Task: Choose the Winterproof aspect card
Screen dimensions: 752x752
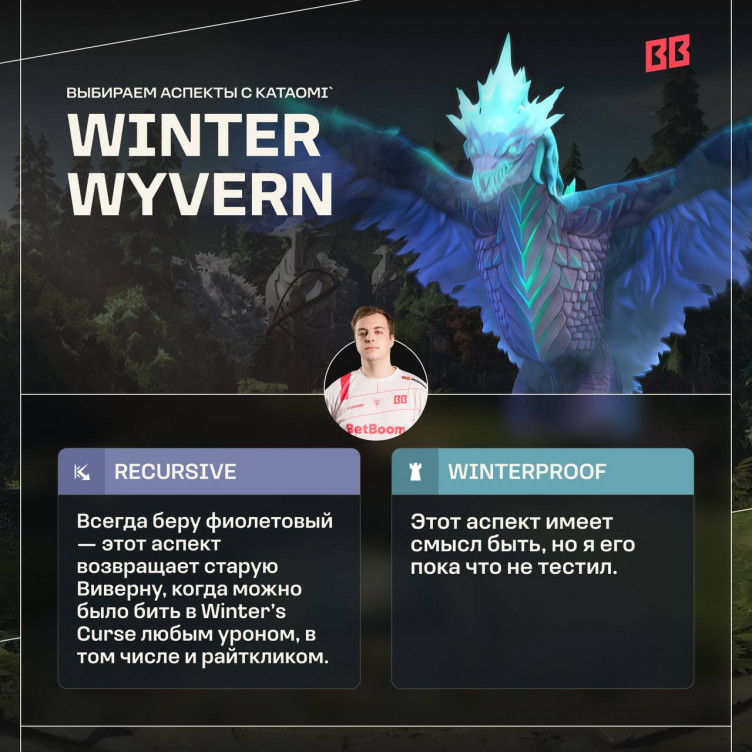Action: coord(542,567)
